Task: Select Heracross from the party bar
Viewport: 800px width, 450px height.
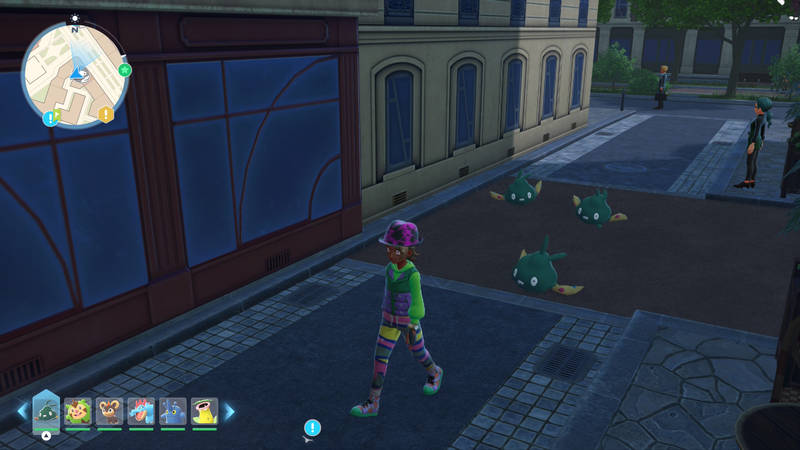Action: pyautogui.click(x=173, y=411)
